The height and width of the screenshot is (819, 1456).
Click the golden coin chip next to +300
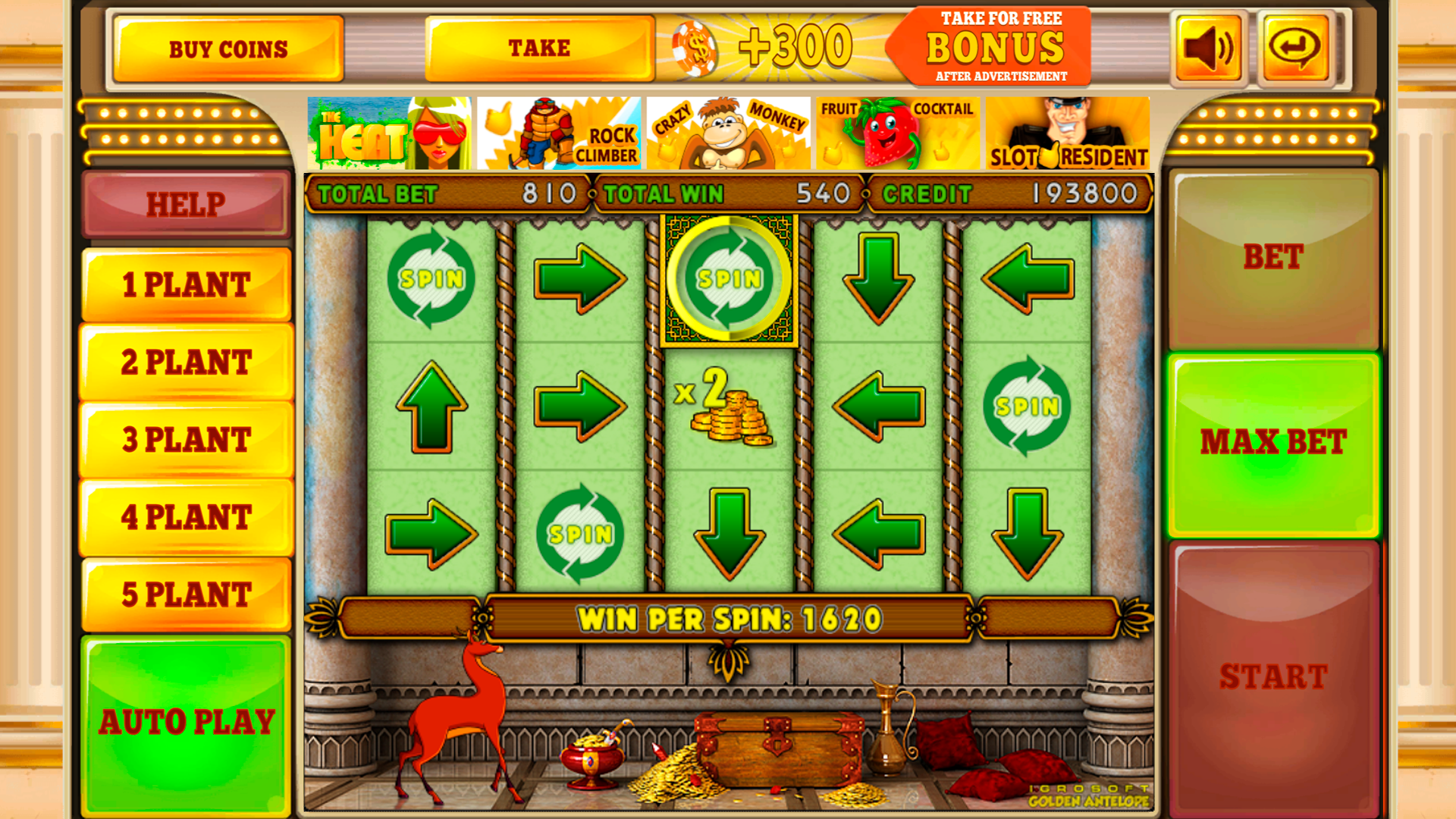coord(697,48)
